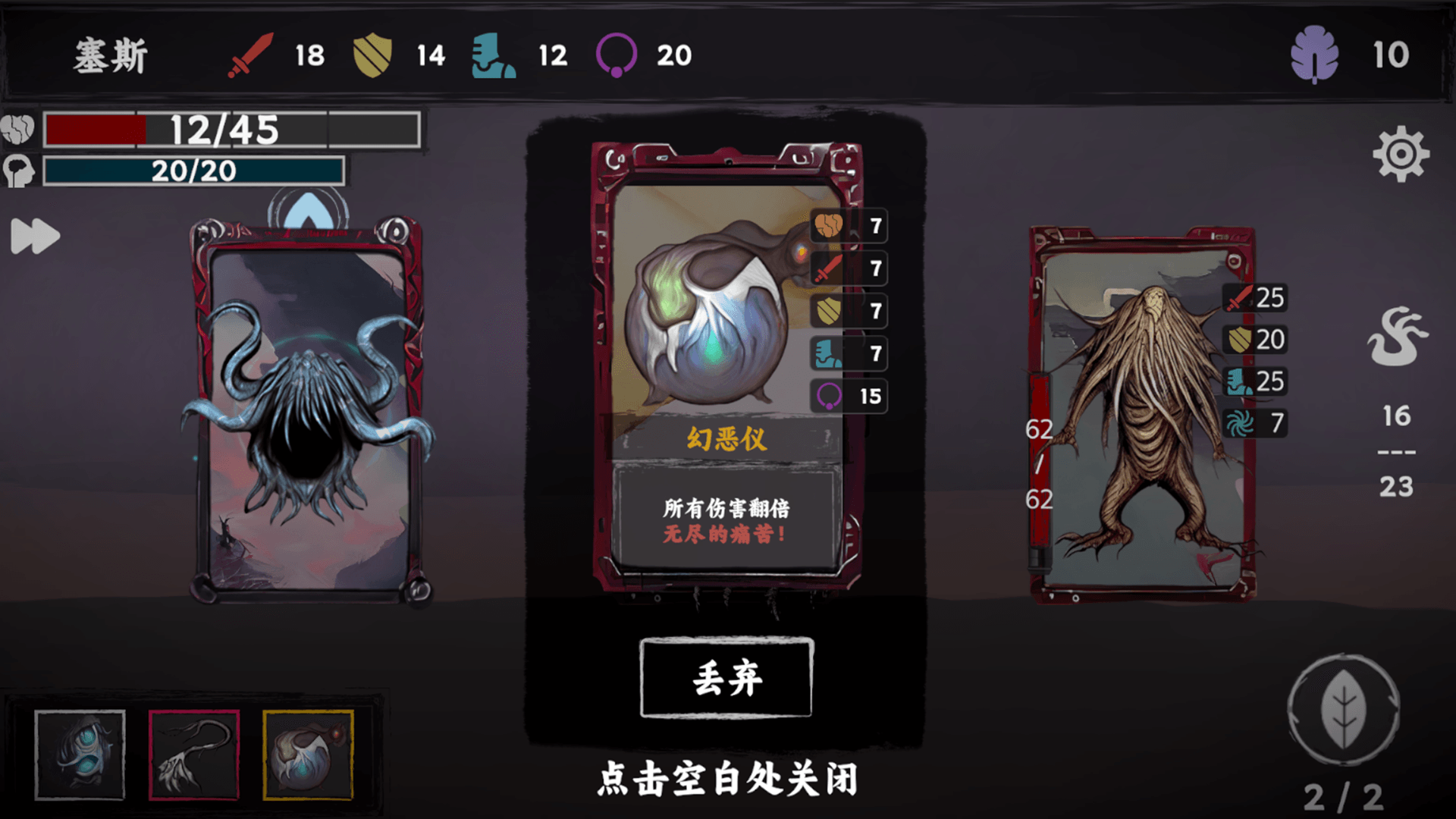The width and height of the screenshot is (1456, 819).
Task: Click 点击空白处关闭 to close the popup
Action: (728, 777)
